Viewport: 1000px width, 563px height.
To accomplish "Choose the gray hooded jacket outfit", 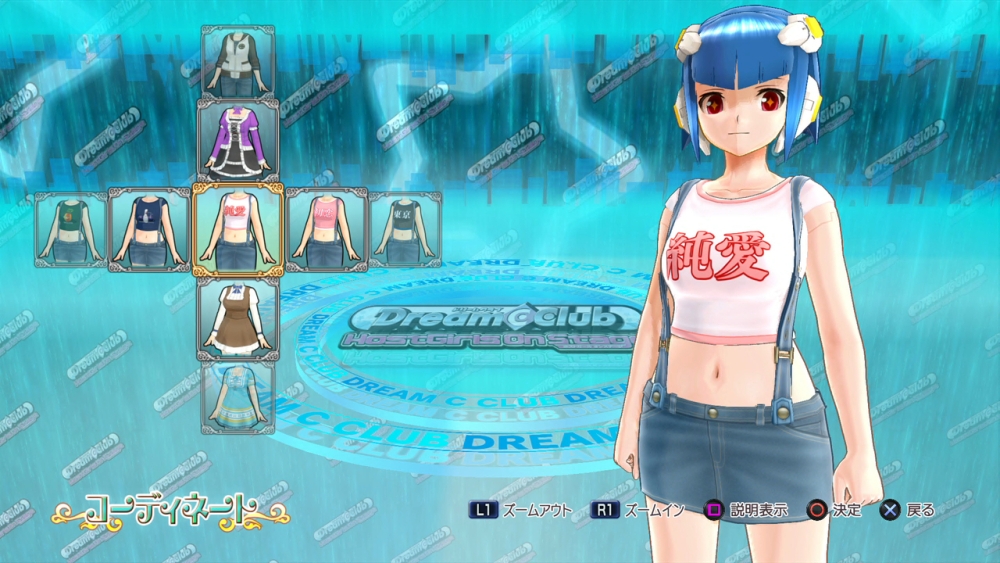I will (238, 62).
